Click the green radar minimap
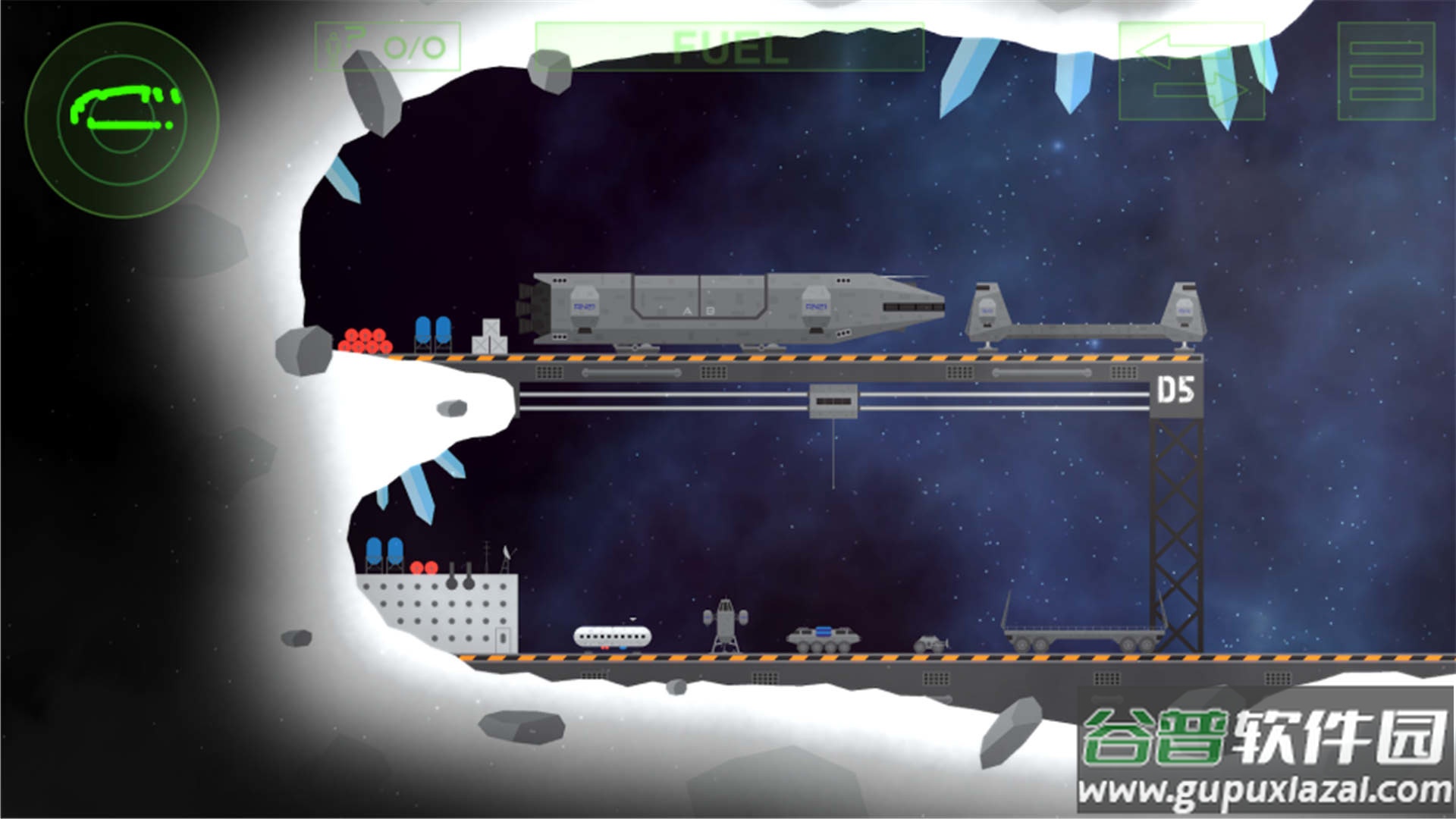Screen dimensions: 1456x819 (122, 119)
